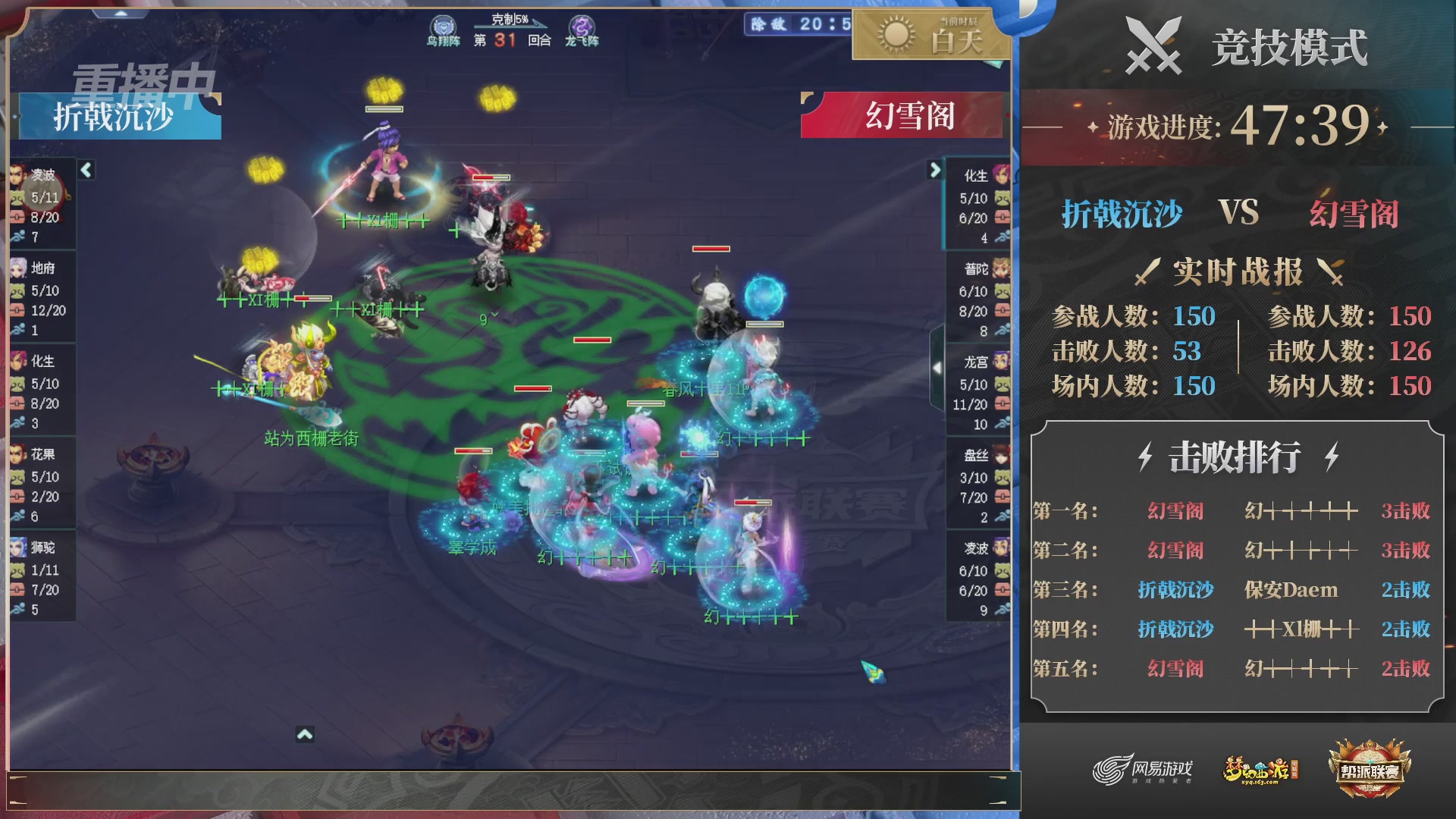Select the 盘丝 avatar in right roster

tap(999, 455)
